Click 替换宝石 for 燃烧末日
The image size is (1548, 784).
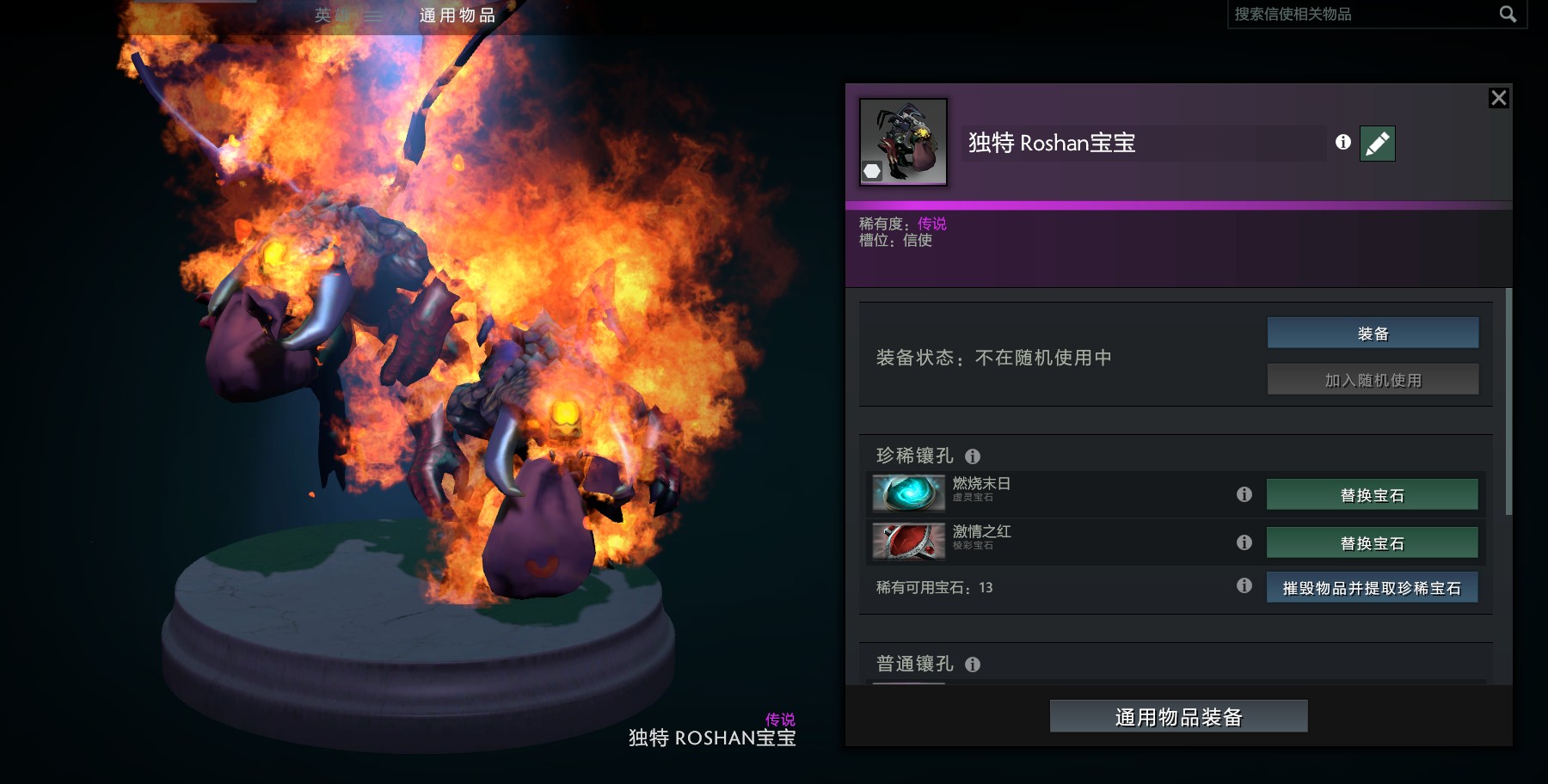tap(1372, 493)
